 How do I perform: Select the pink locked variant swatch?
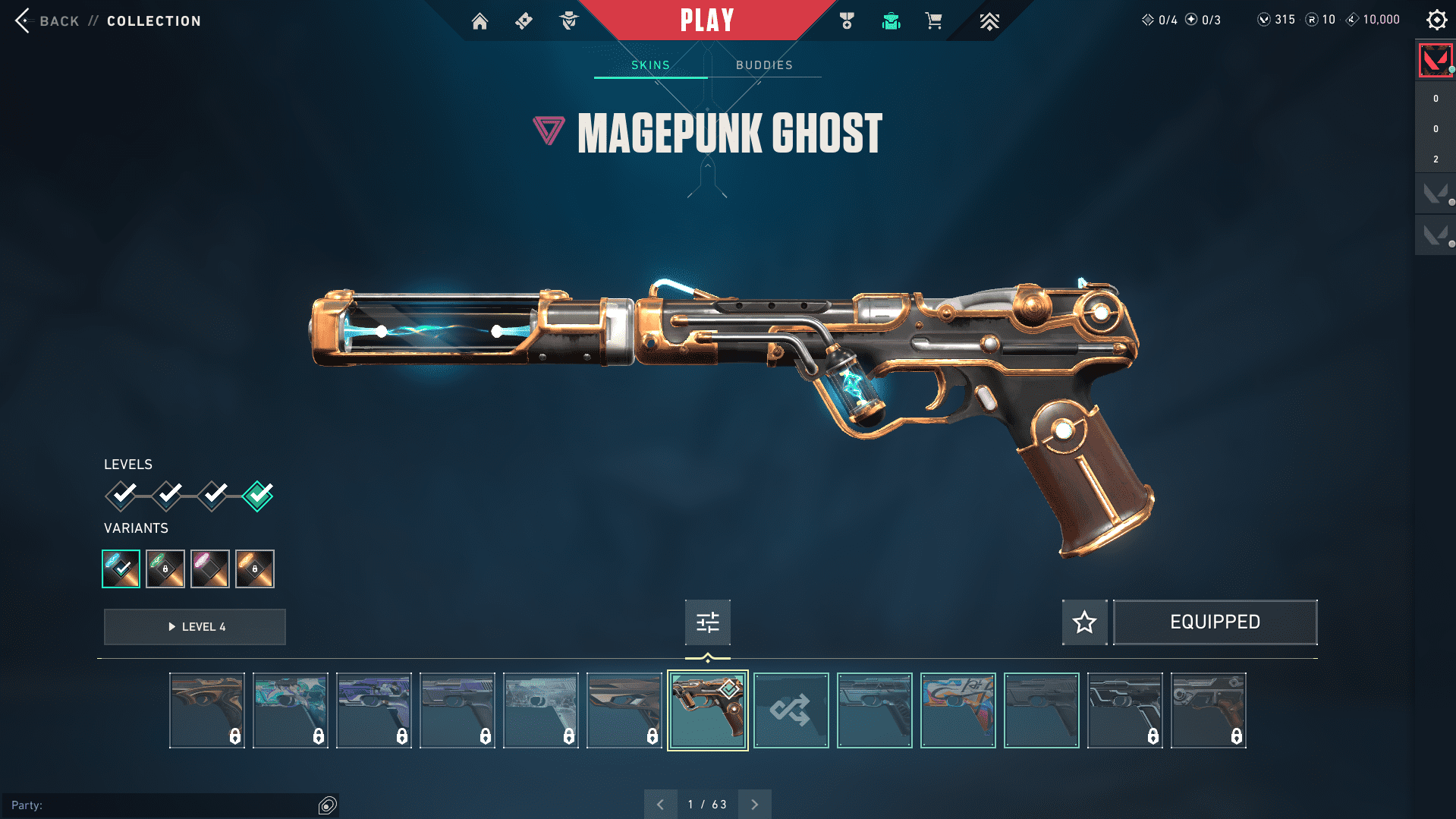tap(210, 569)
